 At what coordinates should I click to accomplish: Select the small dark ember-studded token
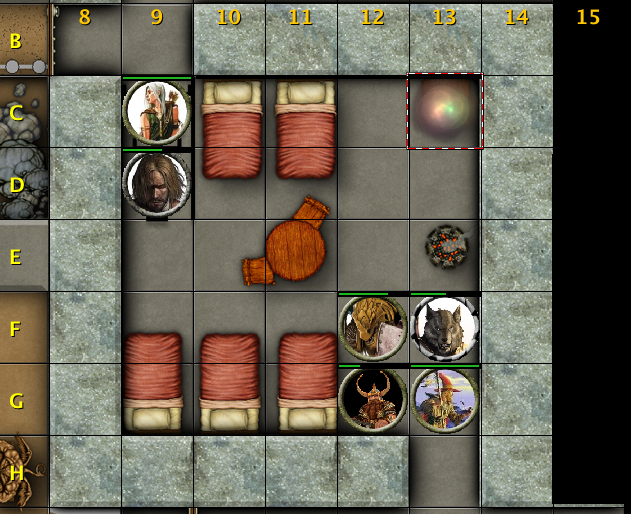click(x=445, y=244)
